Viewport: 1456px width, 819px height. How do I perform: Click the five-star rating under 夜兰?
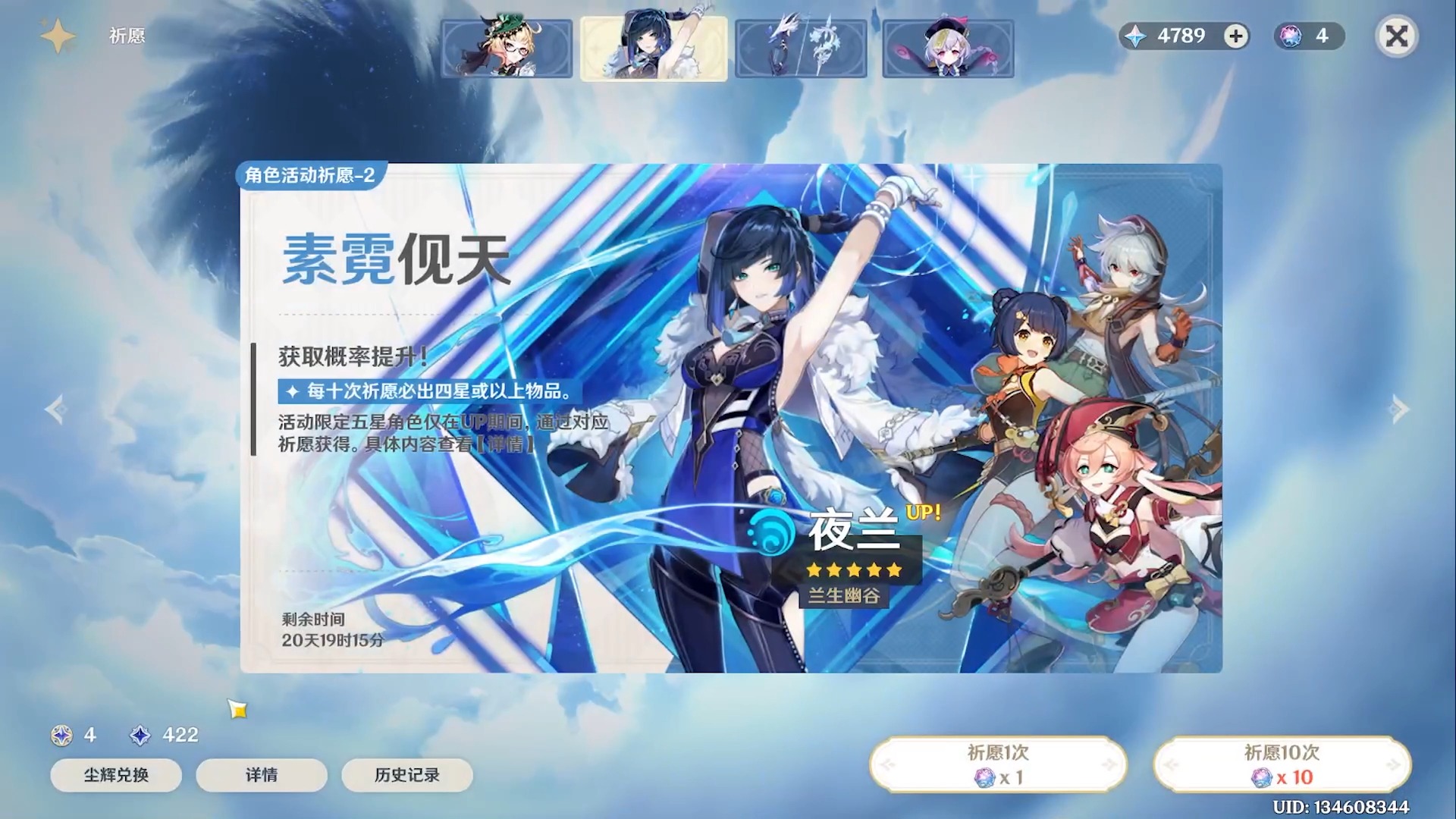coord(853,570)
